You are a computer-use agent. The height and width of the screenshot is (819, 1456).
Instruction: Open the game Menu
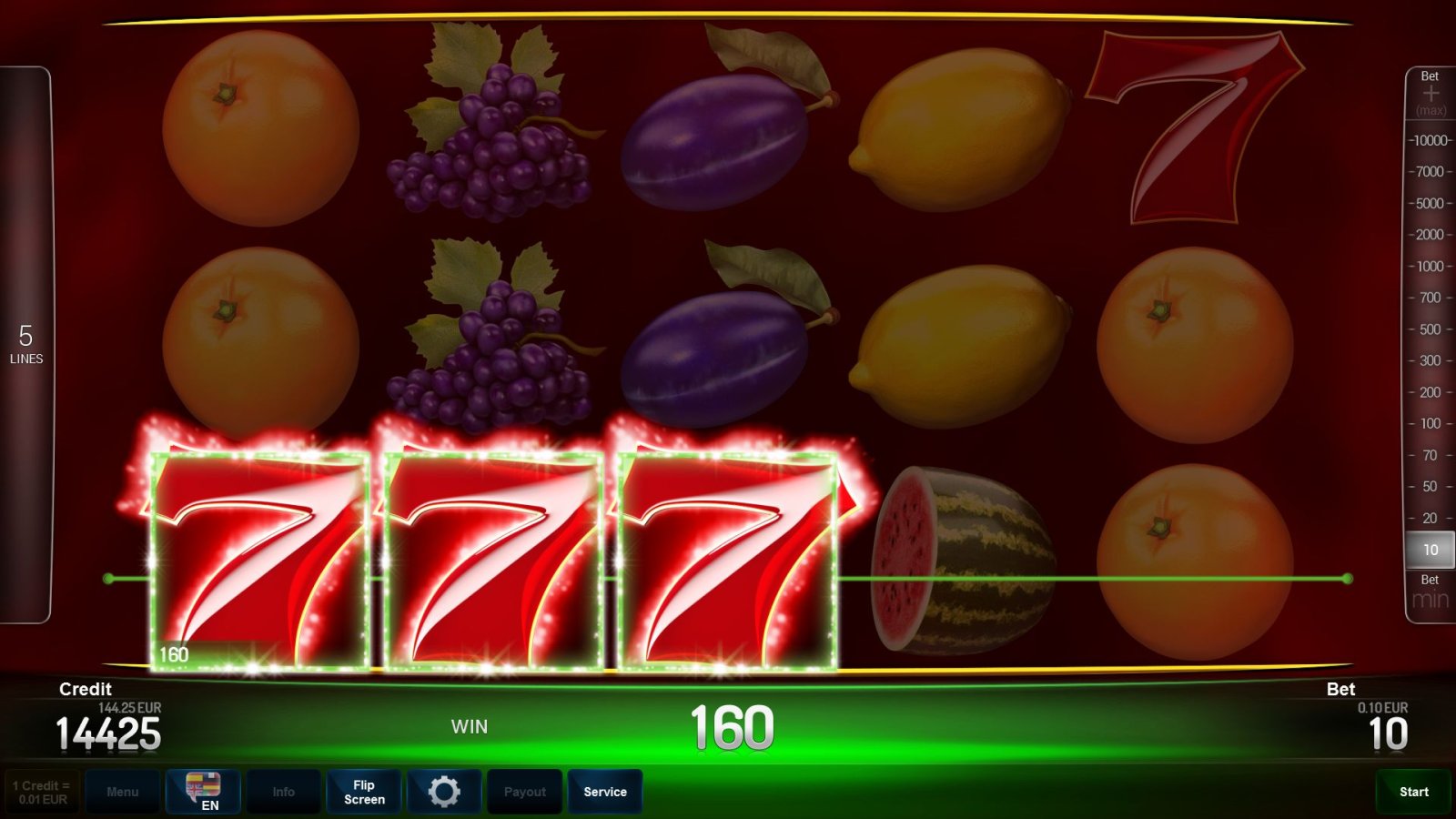pyautogui.click(x=123, y=791)
